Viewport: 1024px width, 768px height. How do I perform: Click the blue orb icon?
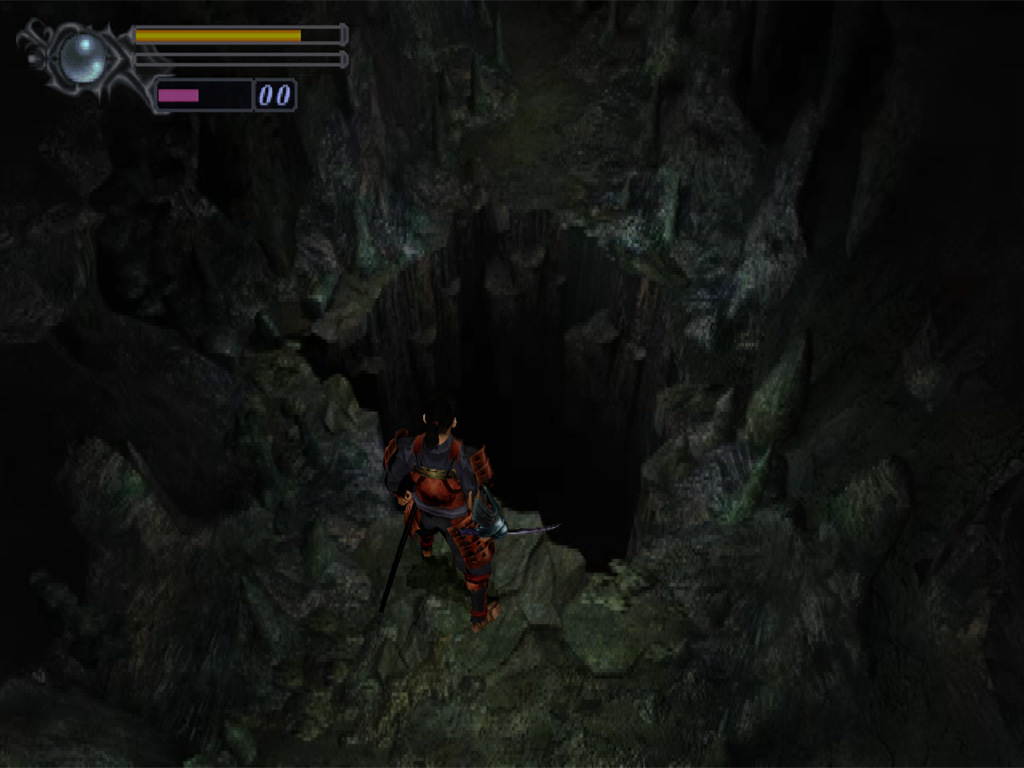tap(82, 57)
